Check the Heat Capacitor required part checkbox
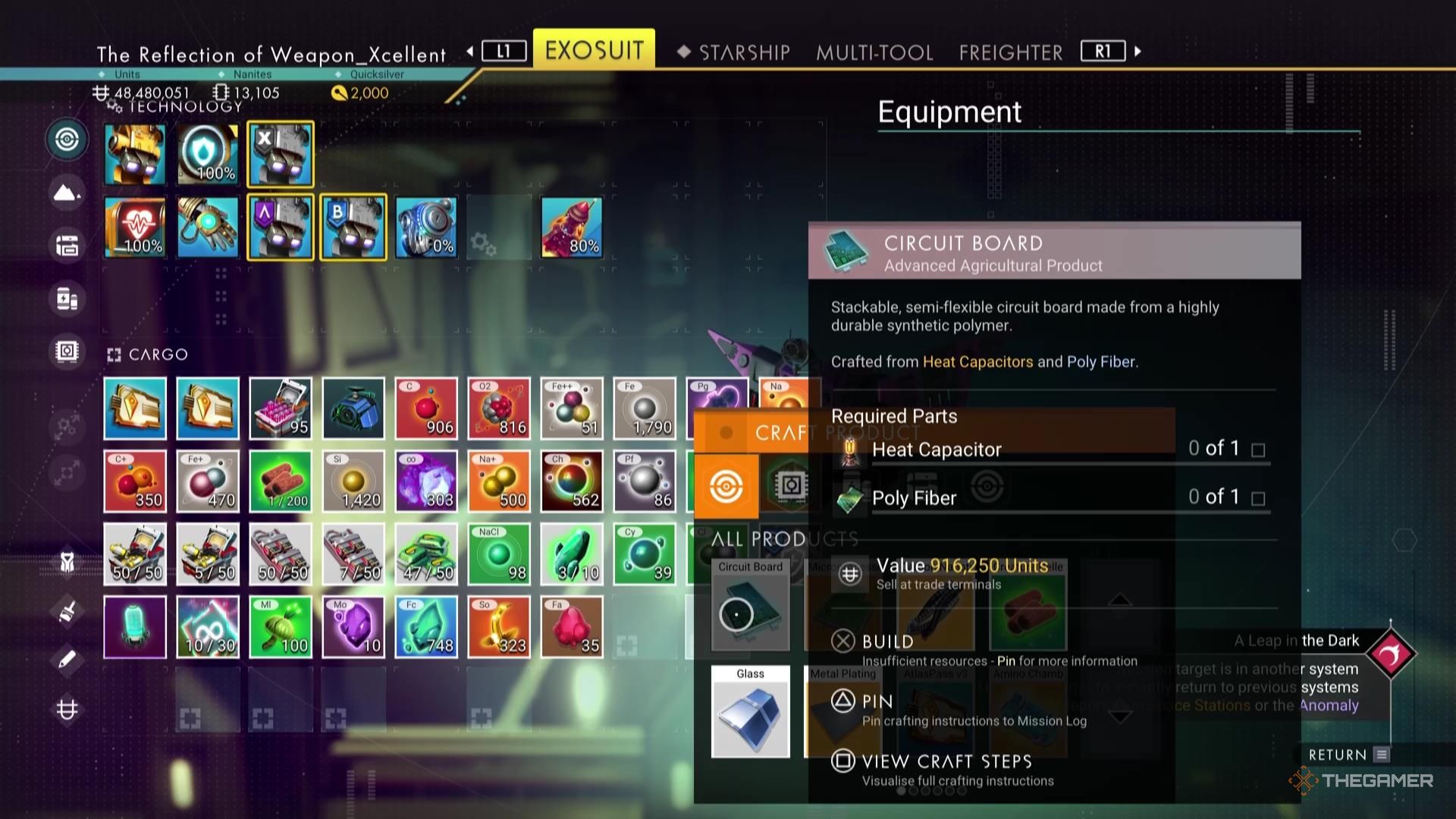1456x819 pixels. click(x=1259, y=449)
